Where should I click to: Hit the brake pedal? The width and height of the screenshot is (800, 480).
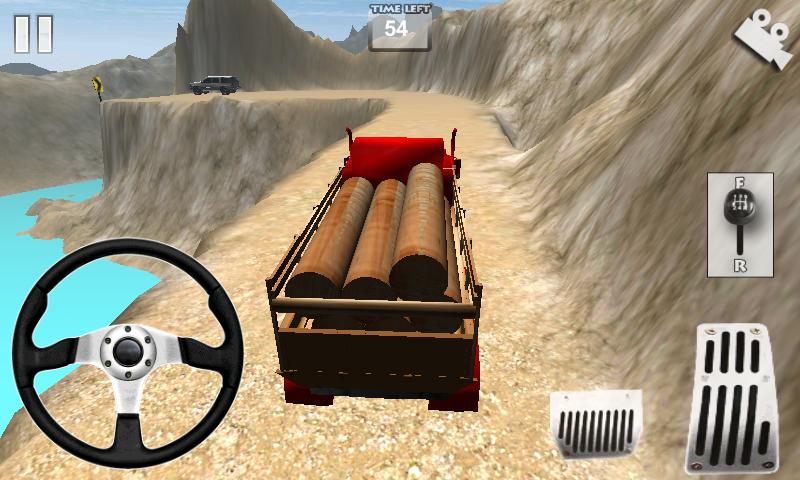point(596,422)
